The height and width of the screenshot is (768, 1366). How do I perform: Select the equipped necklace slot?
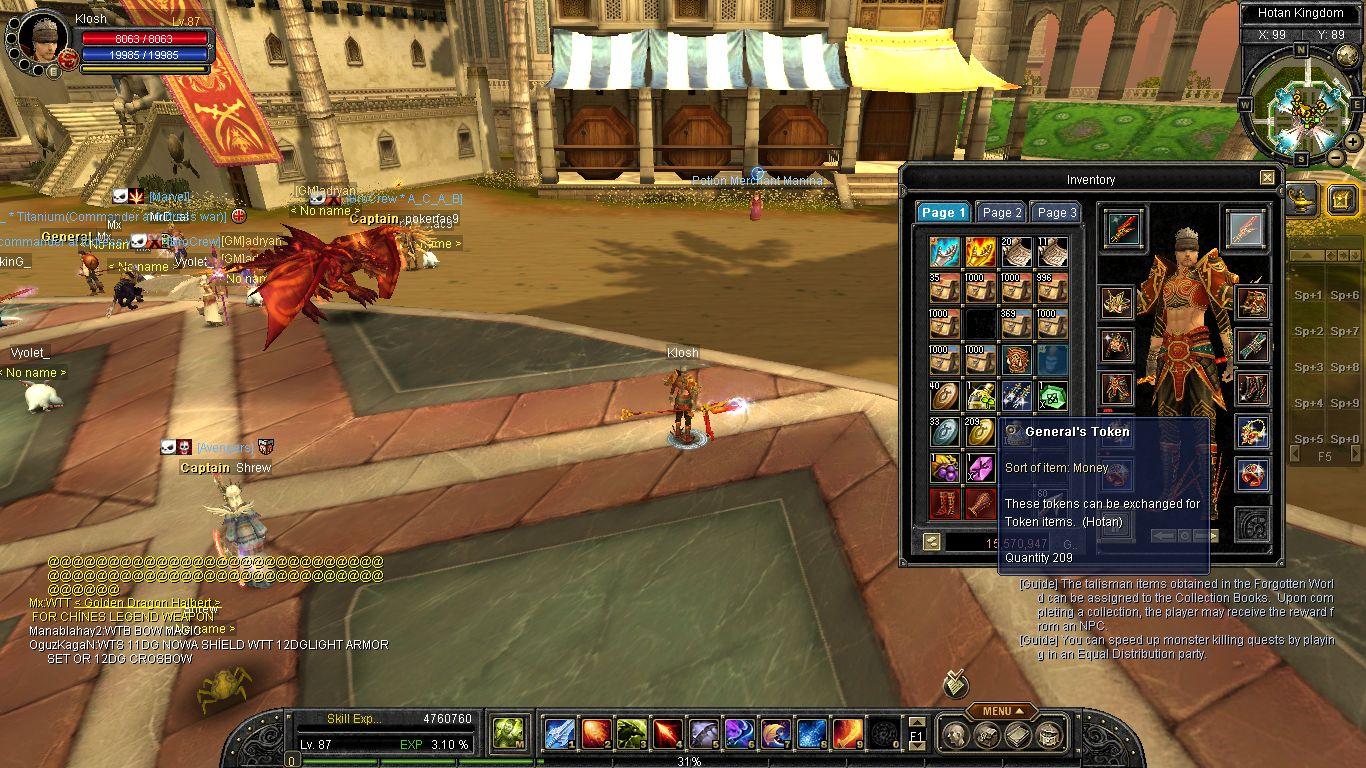click(x=1253, y=432)
